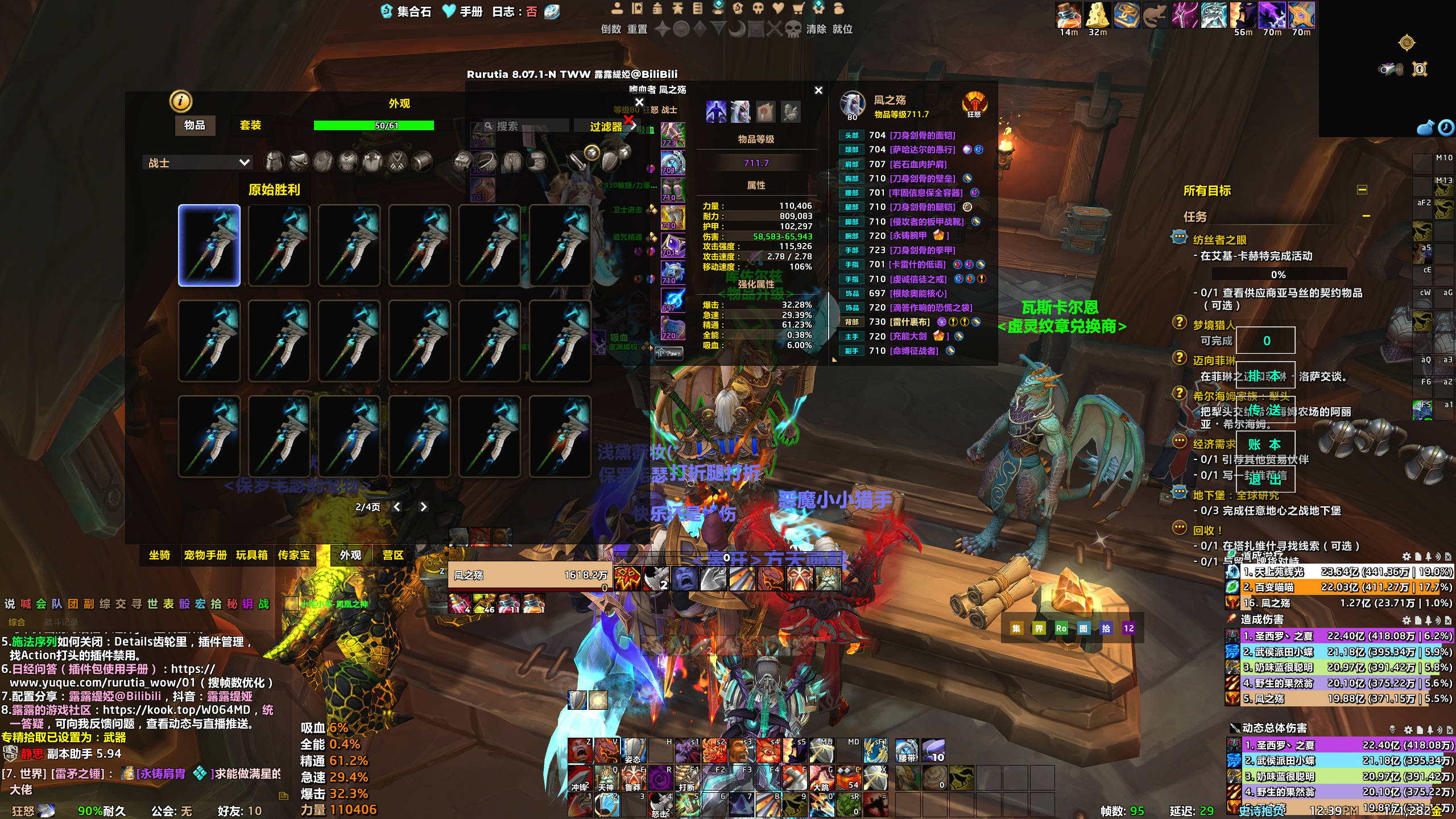Collapse the 所有目标 objectives tracker
This screenshot has width=1456, height=819.
tap(1362, 190)
